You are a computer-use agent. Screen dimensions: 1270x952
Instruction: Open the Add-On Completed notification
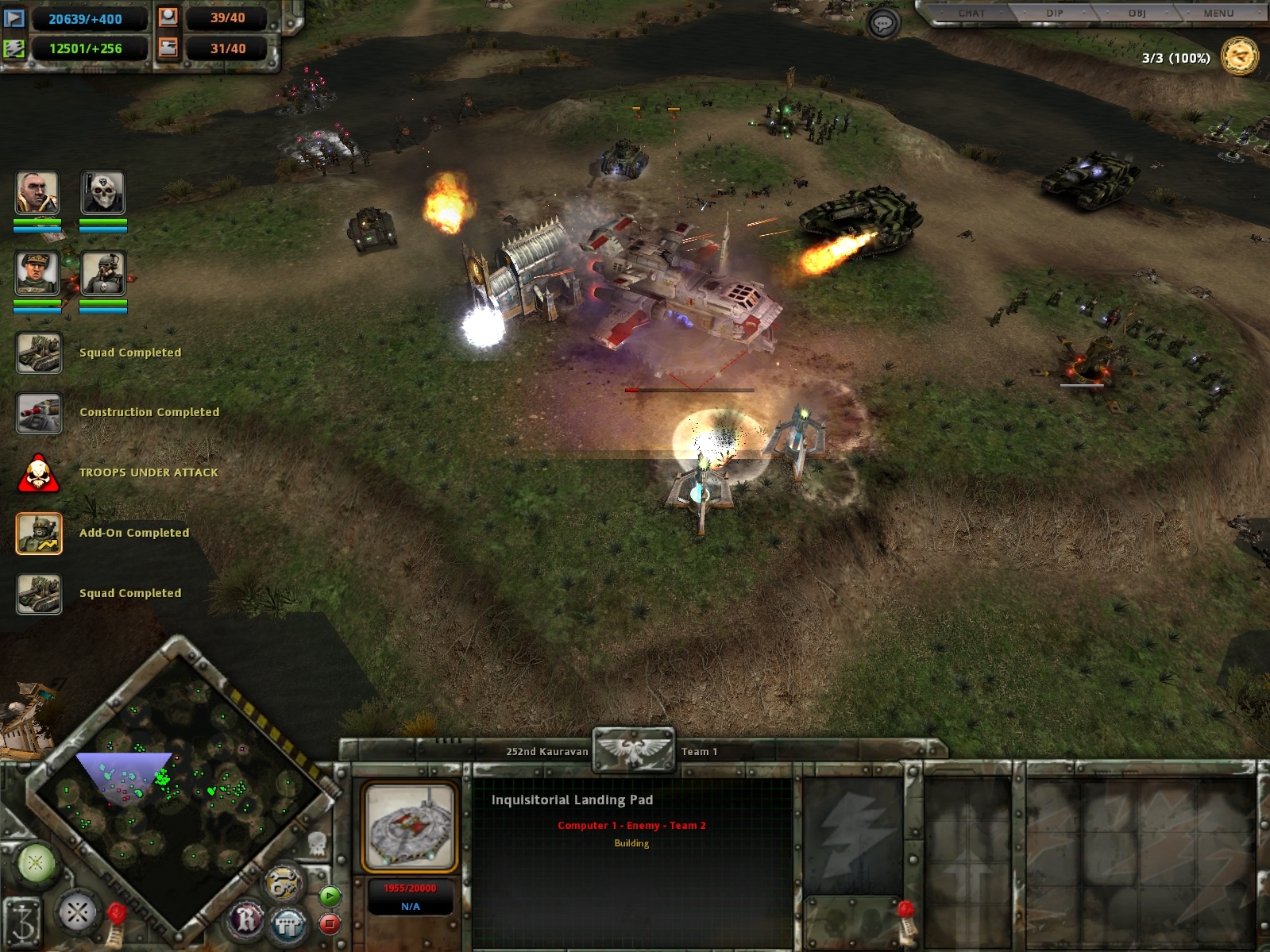pyautogui.click(x=39, y=533)
